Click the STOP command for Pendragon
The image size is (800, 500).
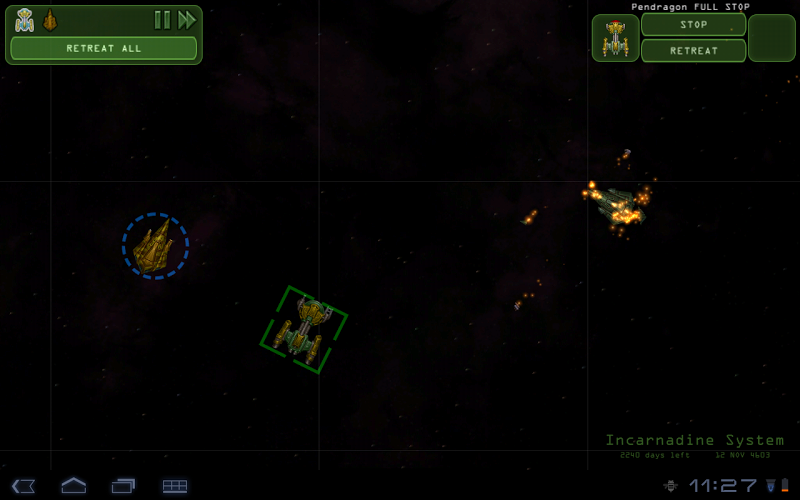[x=693, y=25]
